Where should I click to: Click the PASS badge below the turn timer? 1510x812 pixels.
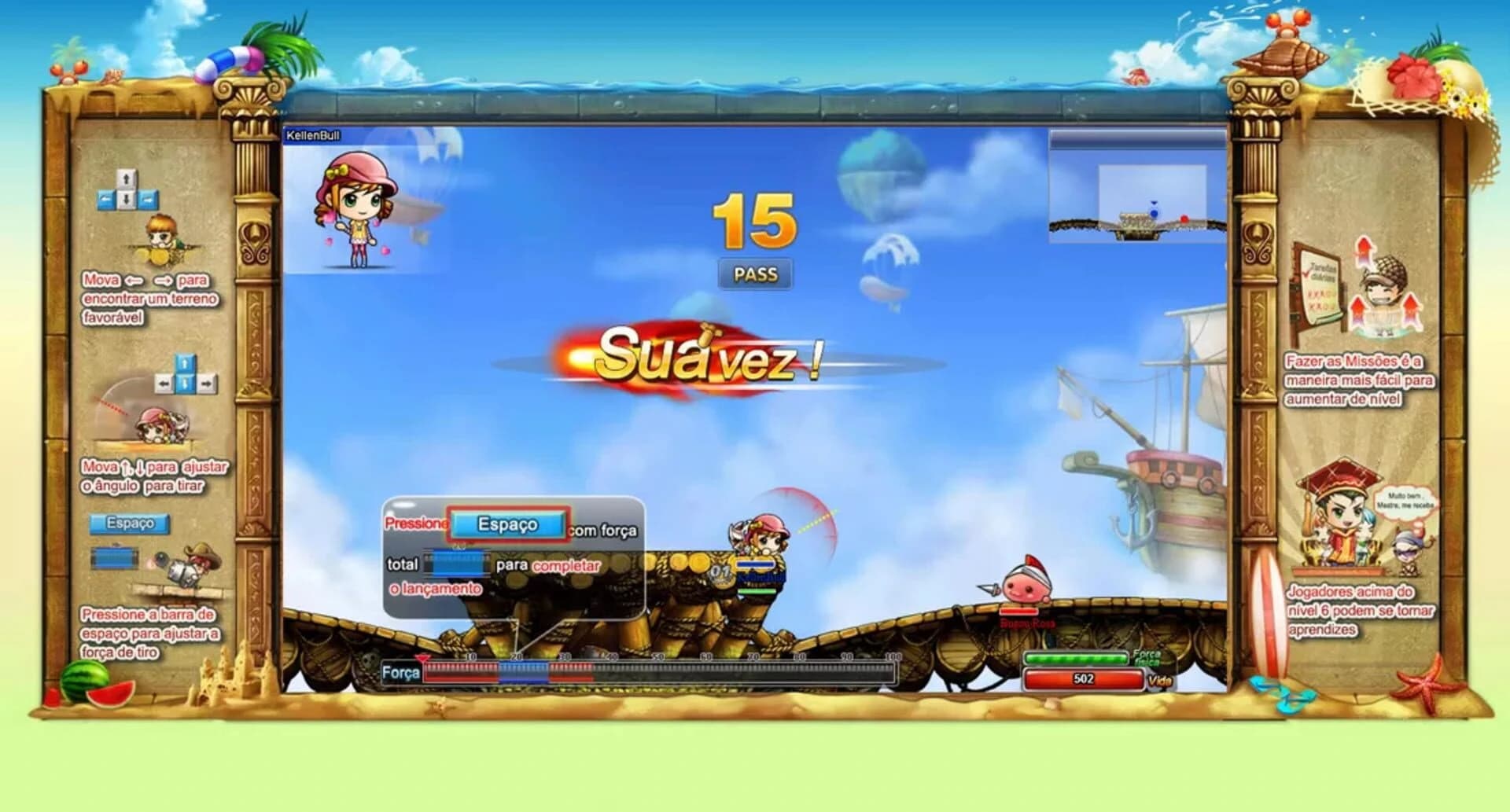point(757,274)
